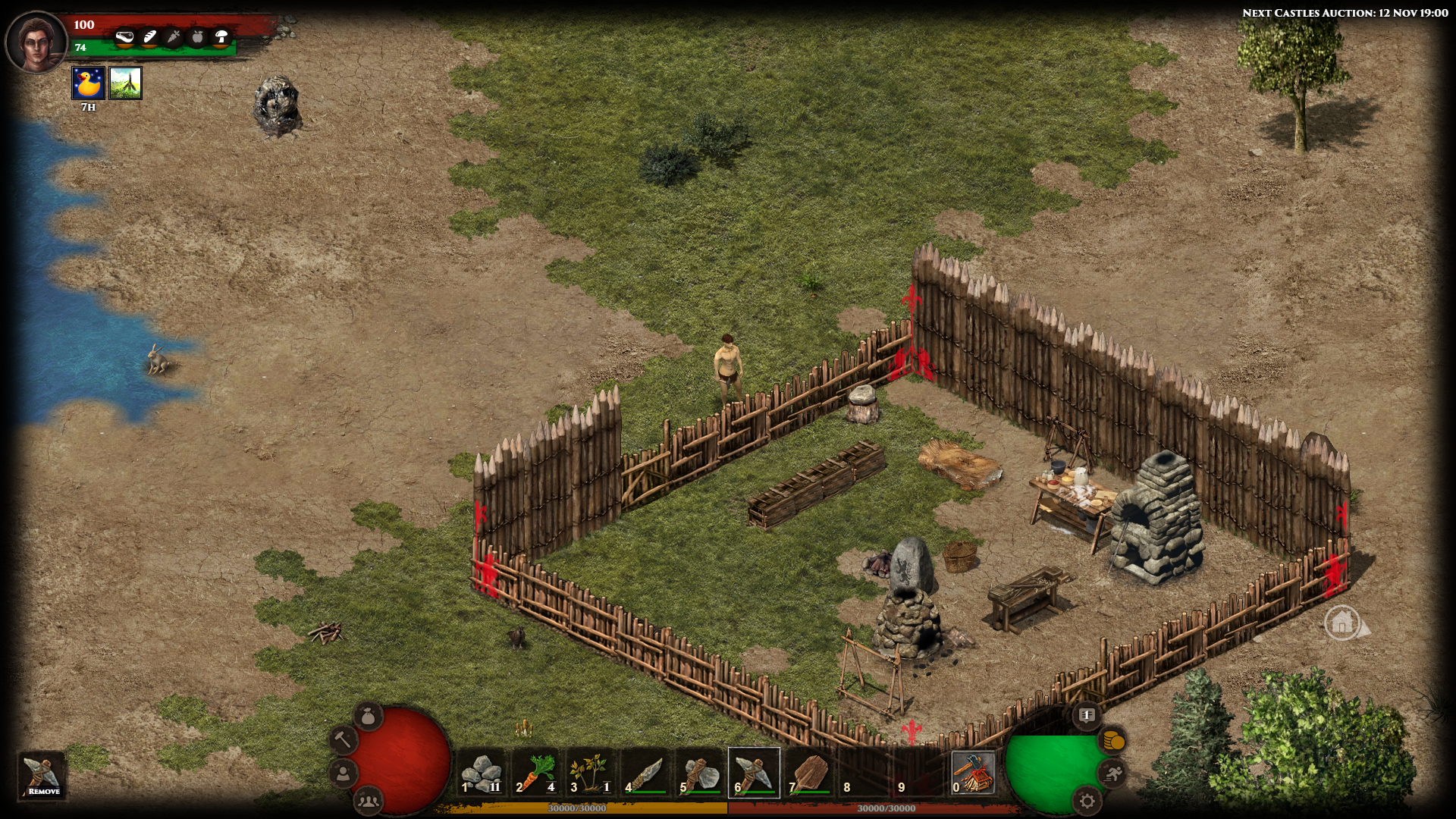Click the Remove pickaxe button
1456x819 pixels.
coord(42,775)
